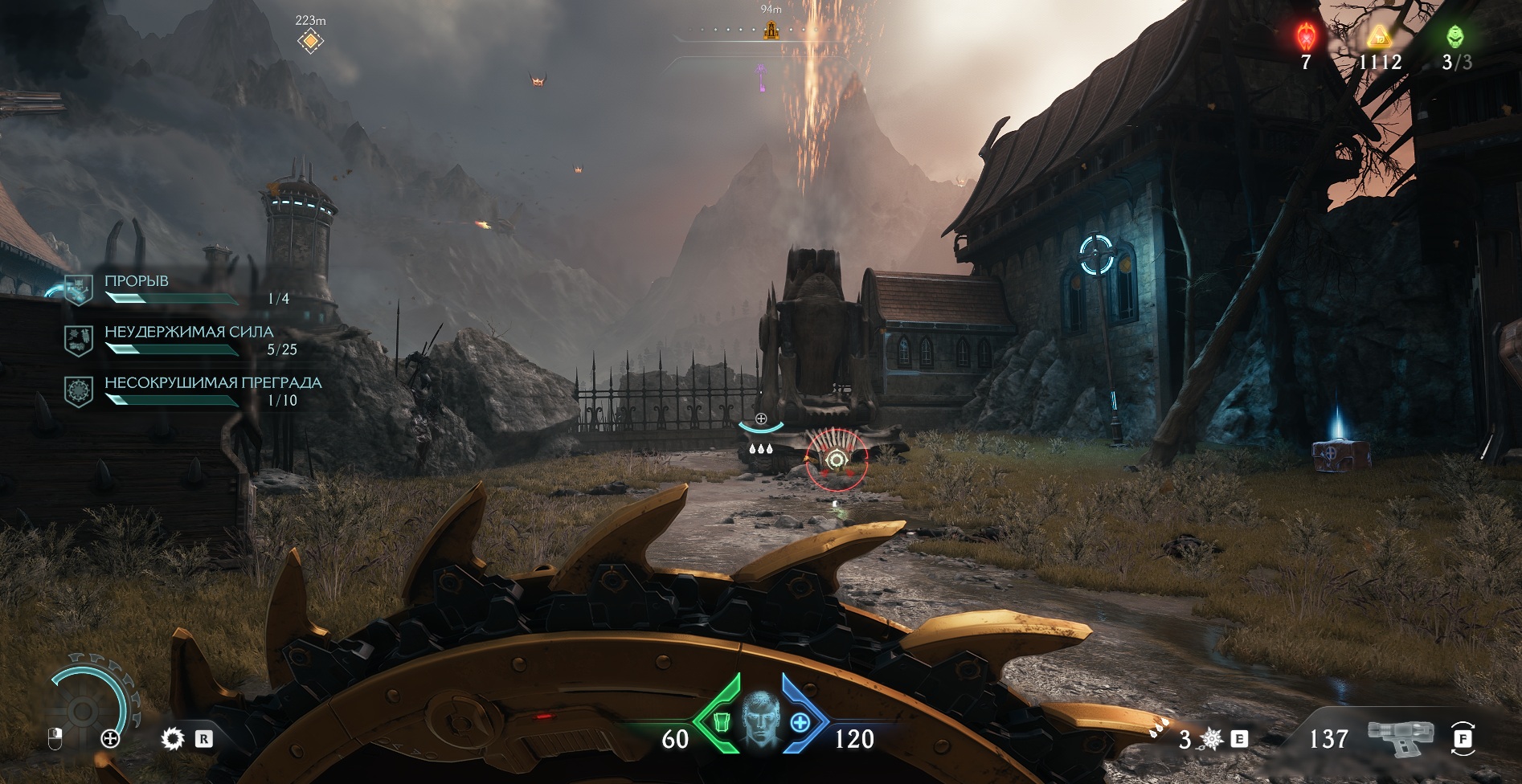
Task: Click the 223m diamond objective marker
Action: (310, 40)
